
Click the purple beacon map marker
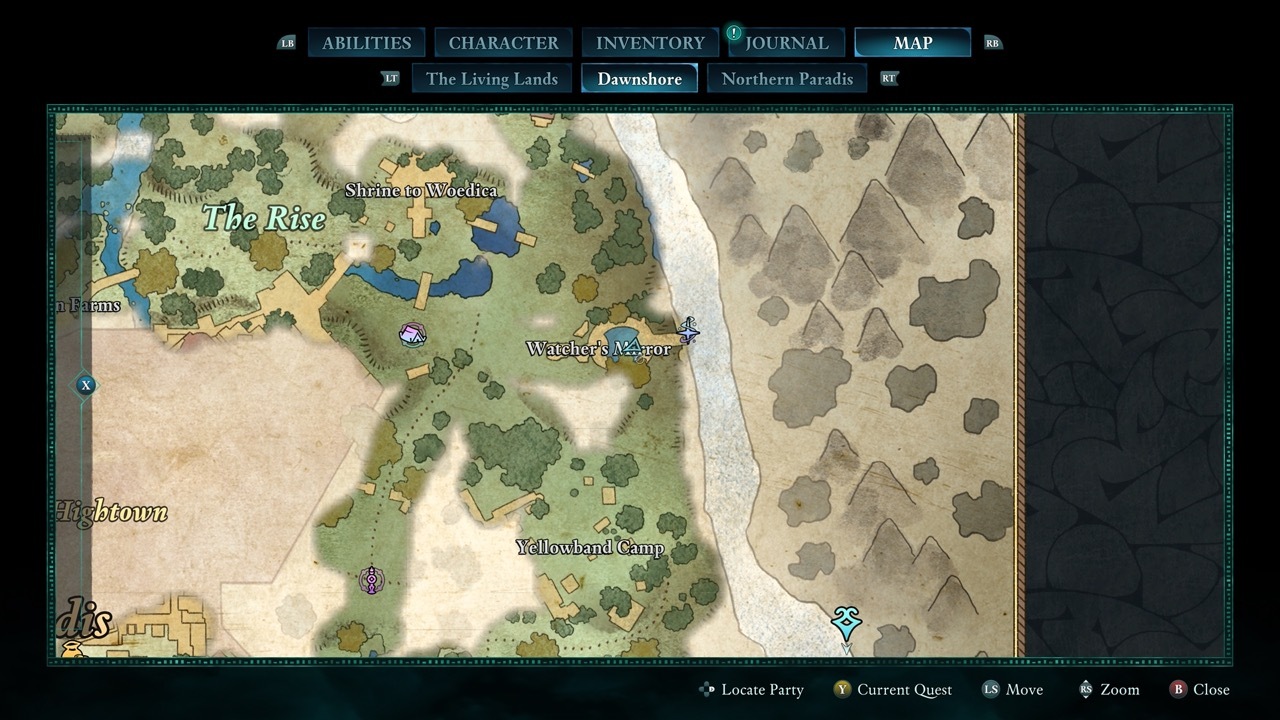pos(372,580)
